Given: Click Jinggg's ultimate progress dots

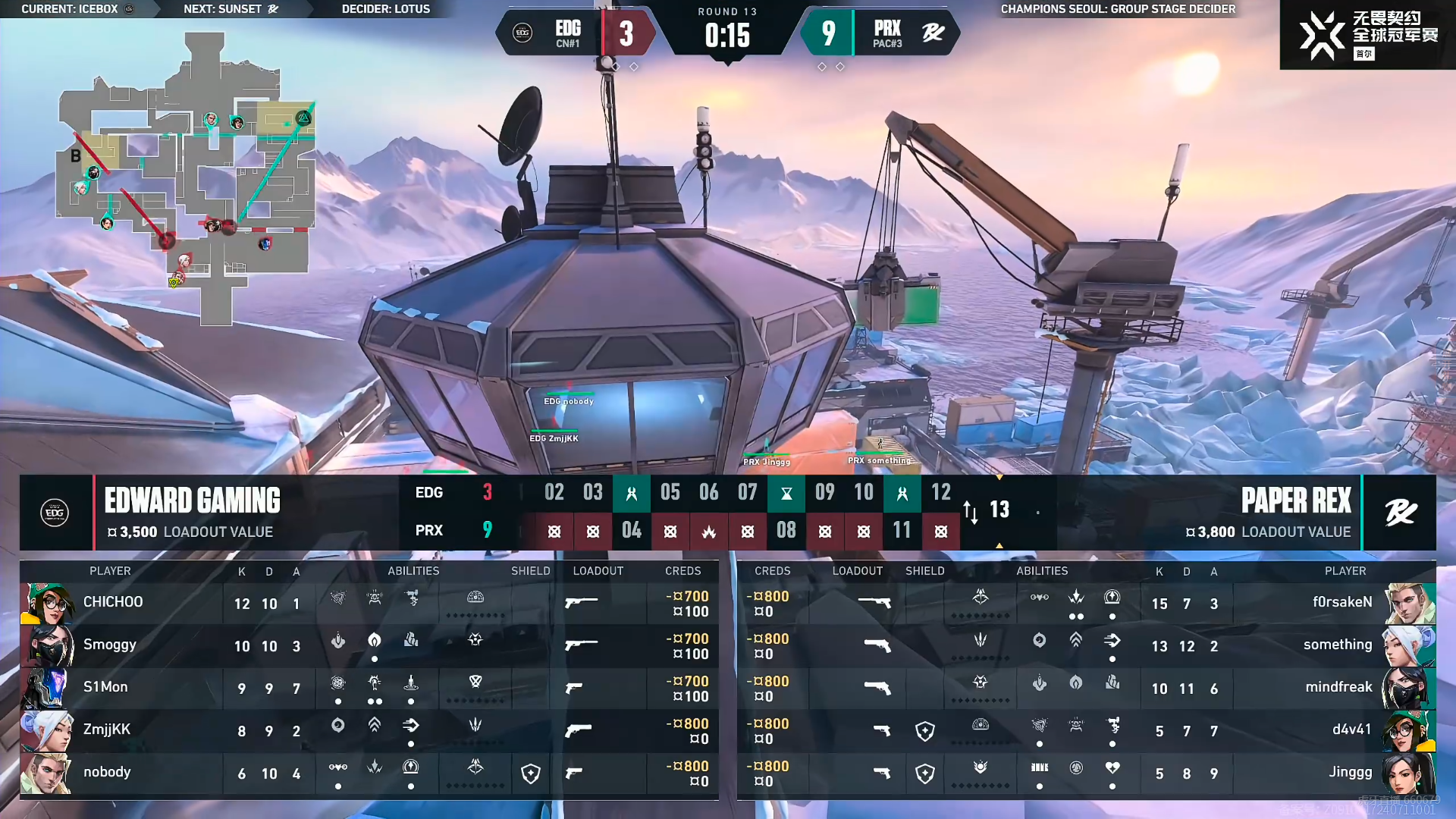Looking at the screenshot, I should pos(981,787).
